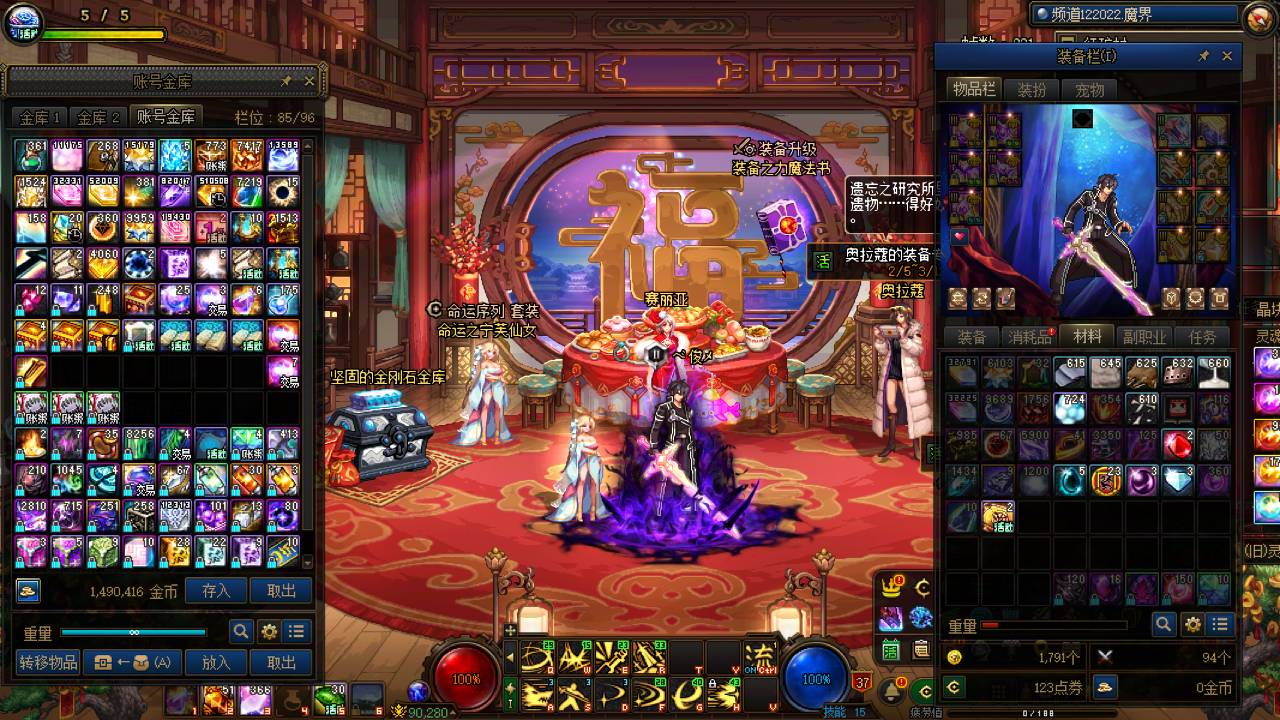Click the 转移物品 button
The height and width of the screenshot is (720, 1280).
(x=48, y=662)
